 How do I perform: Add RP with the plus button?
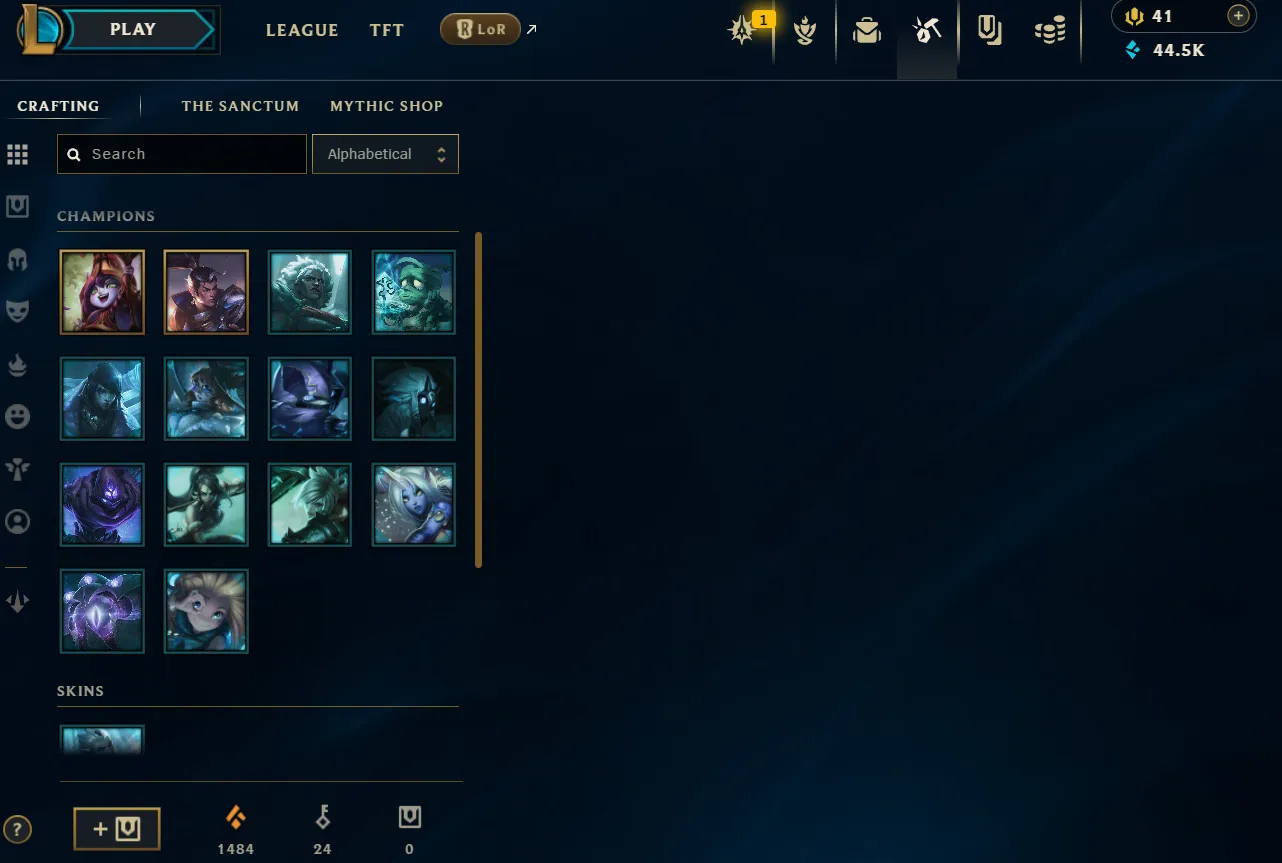pyautogui.click(x=1238, y=16)
